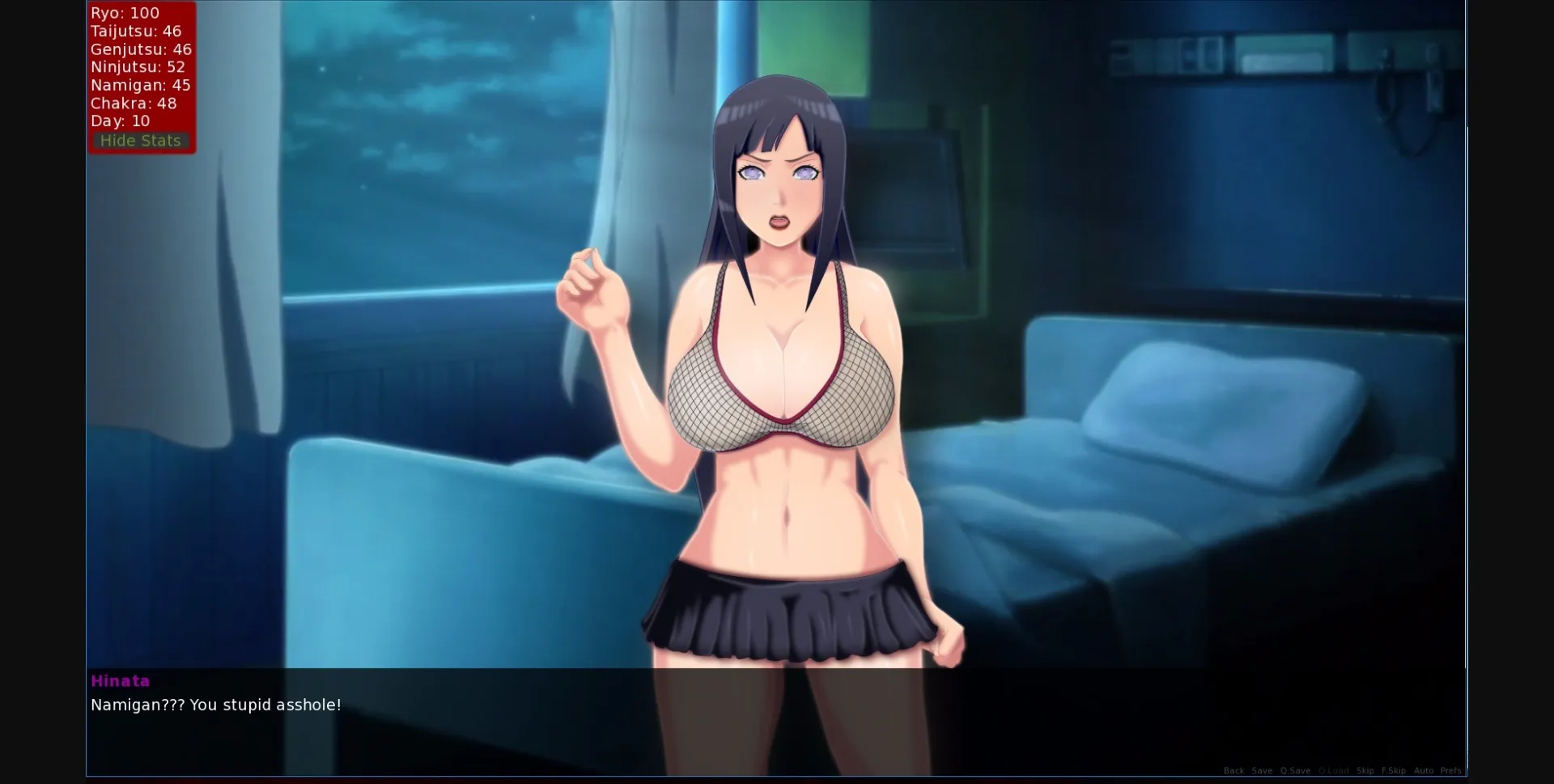Go Back to the previous dialogue line
The height and width of the screenshot is (784, 1554).
(1234, 770)
